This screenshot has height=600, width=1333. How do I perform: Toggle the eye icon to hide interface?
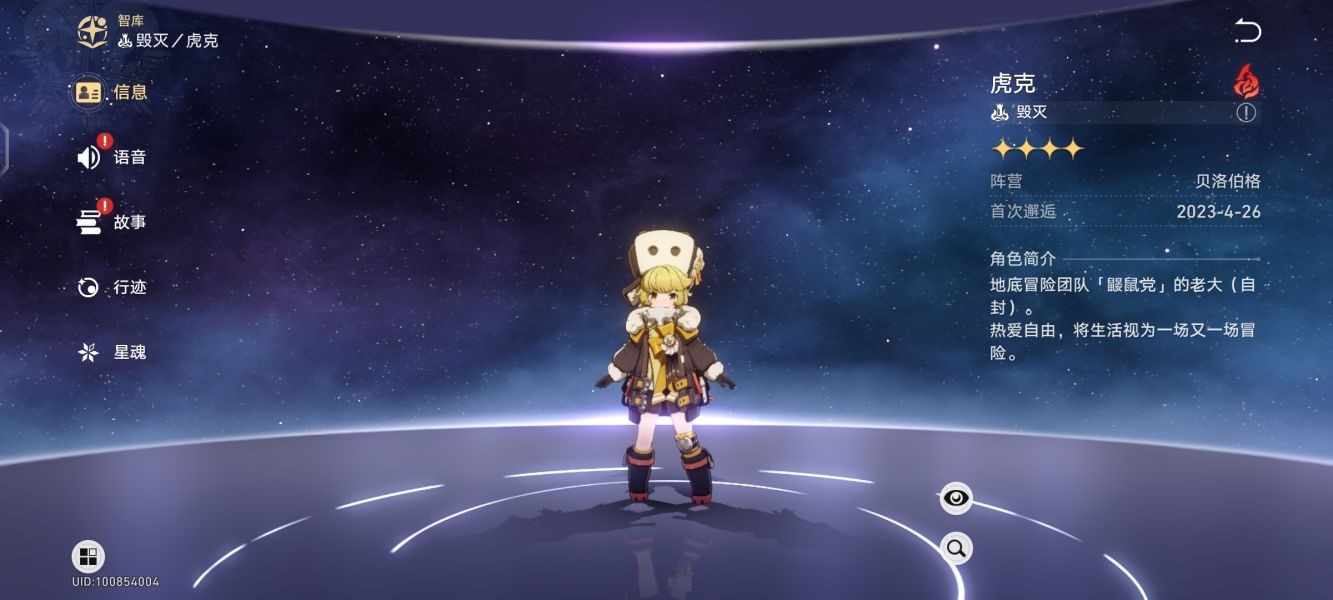[956, 497]
